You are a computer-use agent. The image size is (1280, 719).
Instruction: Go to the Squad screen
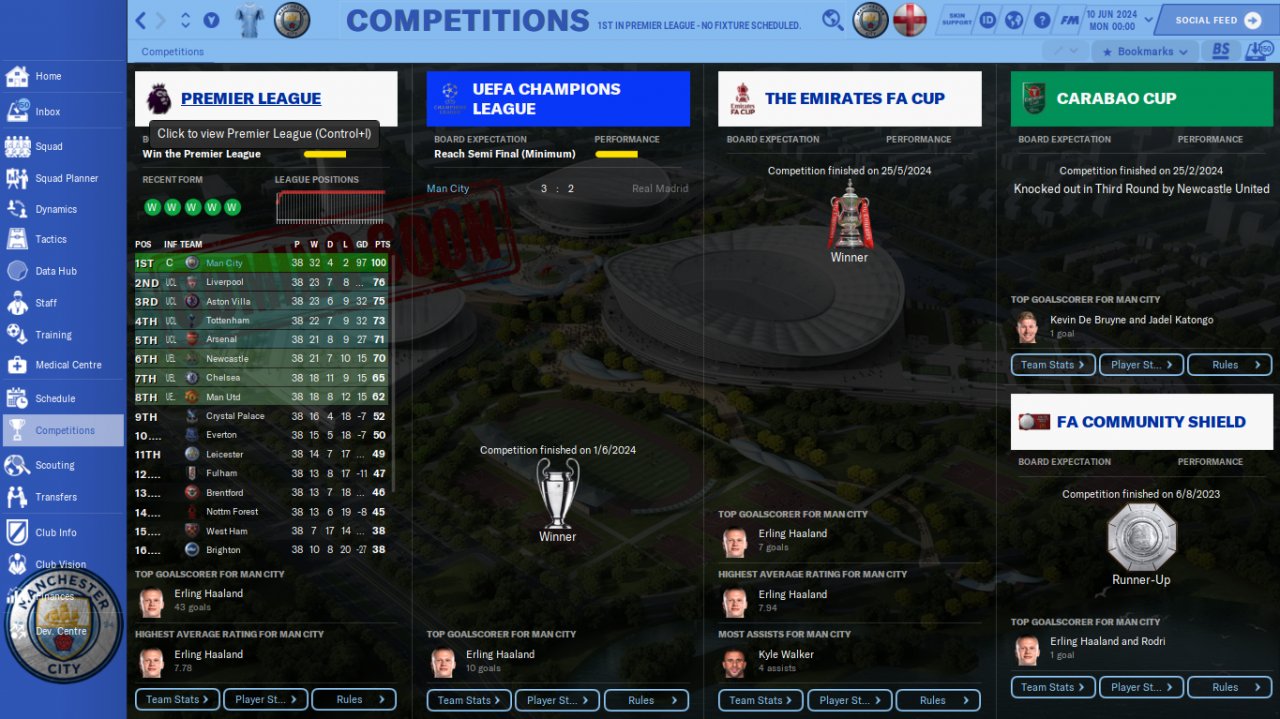(48, 146)
